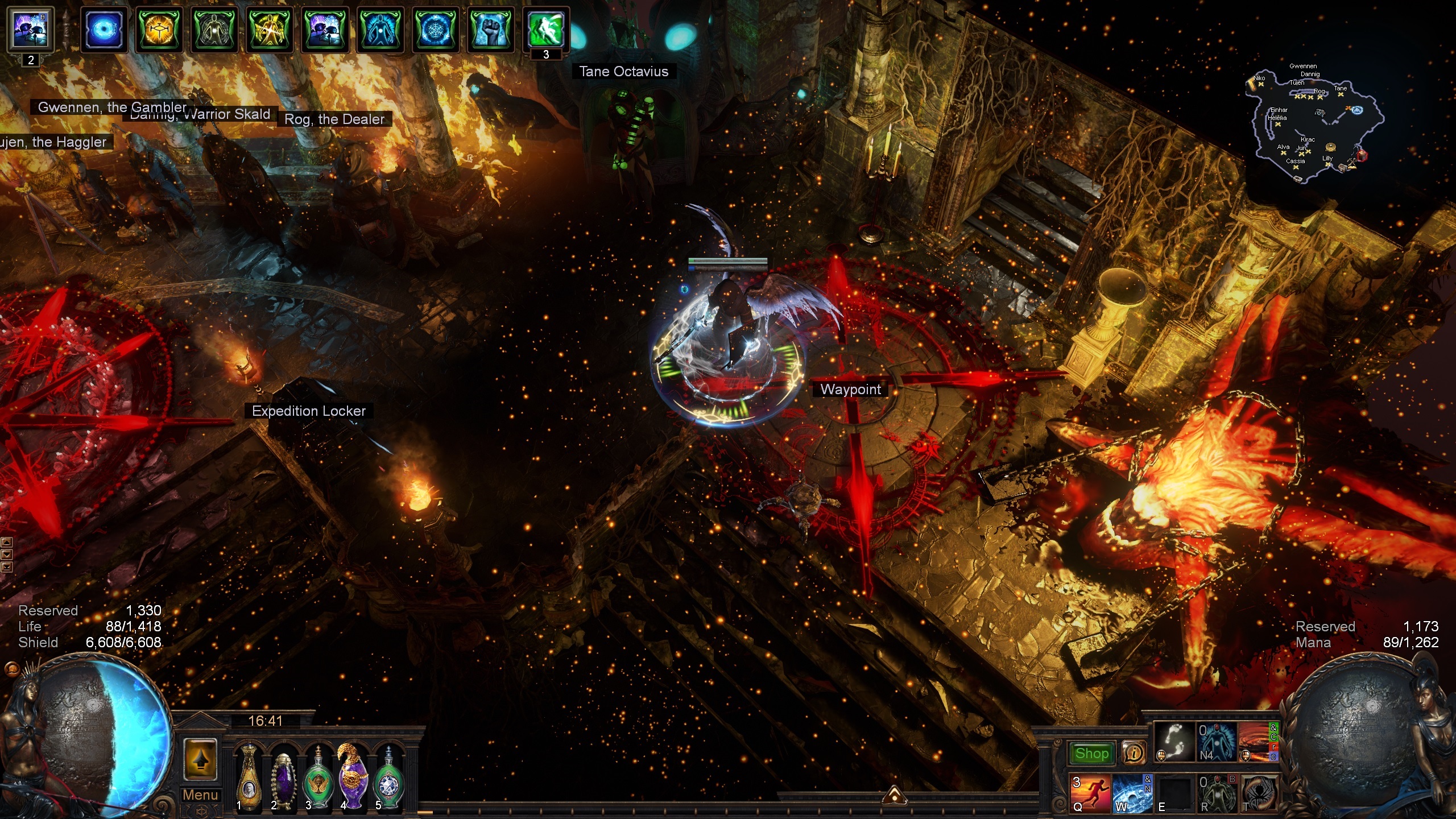Select the footprints move skill slot
1456x819 pixels.
[x=1174, y=742]
